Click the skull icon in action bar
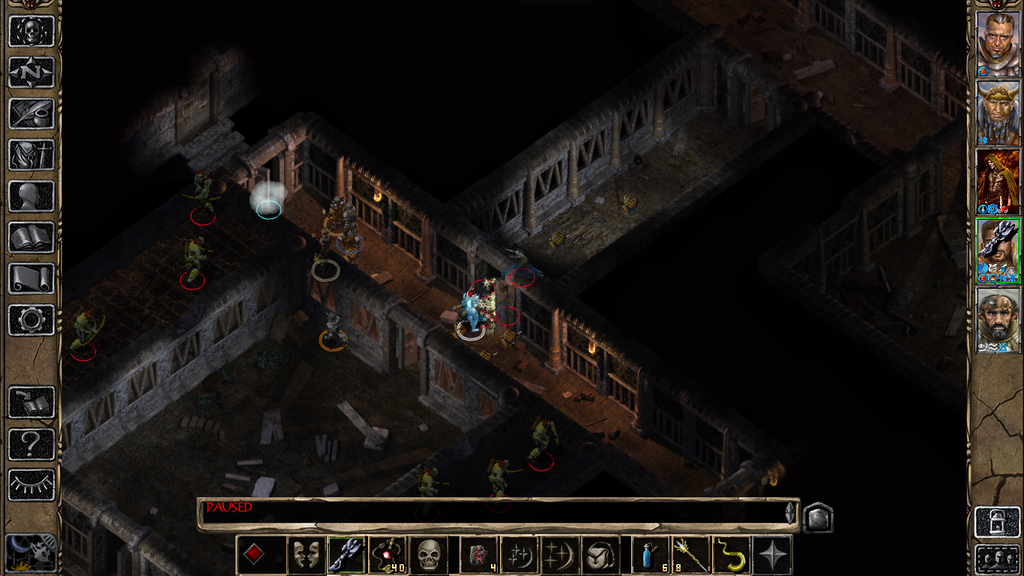The height and width of the screenshot is (576, 1024). click(x=428, y=555)
